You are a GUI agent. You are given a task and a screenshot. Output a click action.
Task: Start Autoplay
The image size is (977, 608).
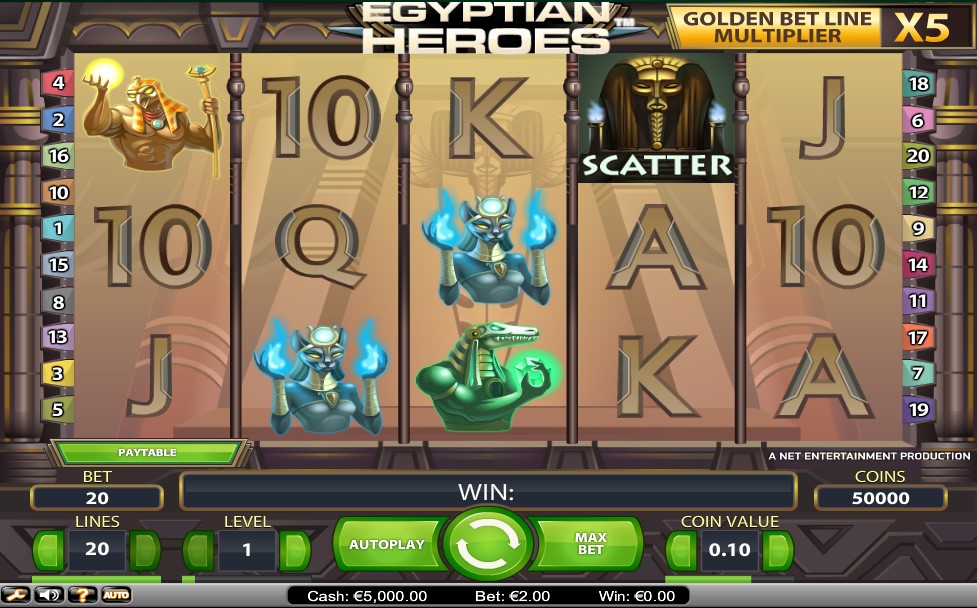(x=387, y=545)
